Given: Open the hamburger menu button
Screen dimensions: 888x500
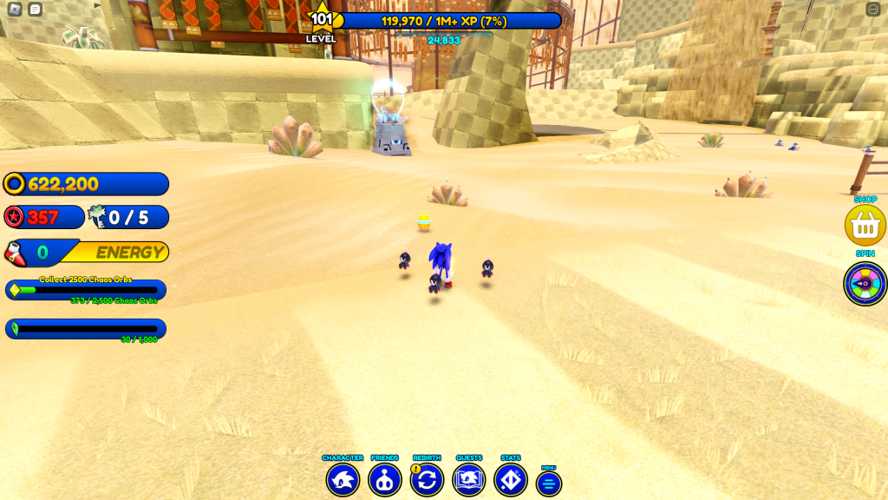Looking at the screenshot, I should pyautogui.click(x=548, y=484).
